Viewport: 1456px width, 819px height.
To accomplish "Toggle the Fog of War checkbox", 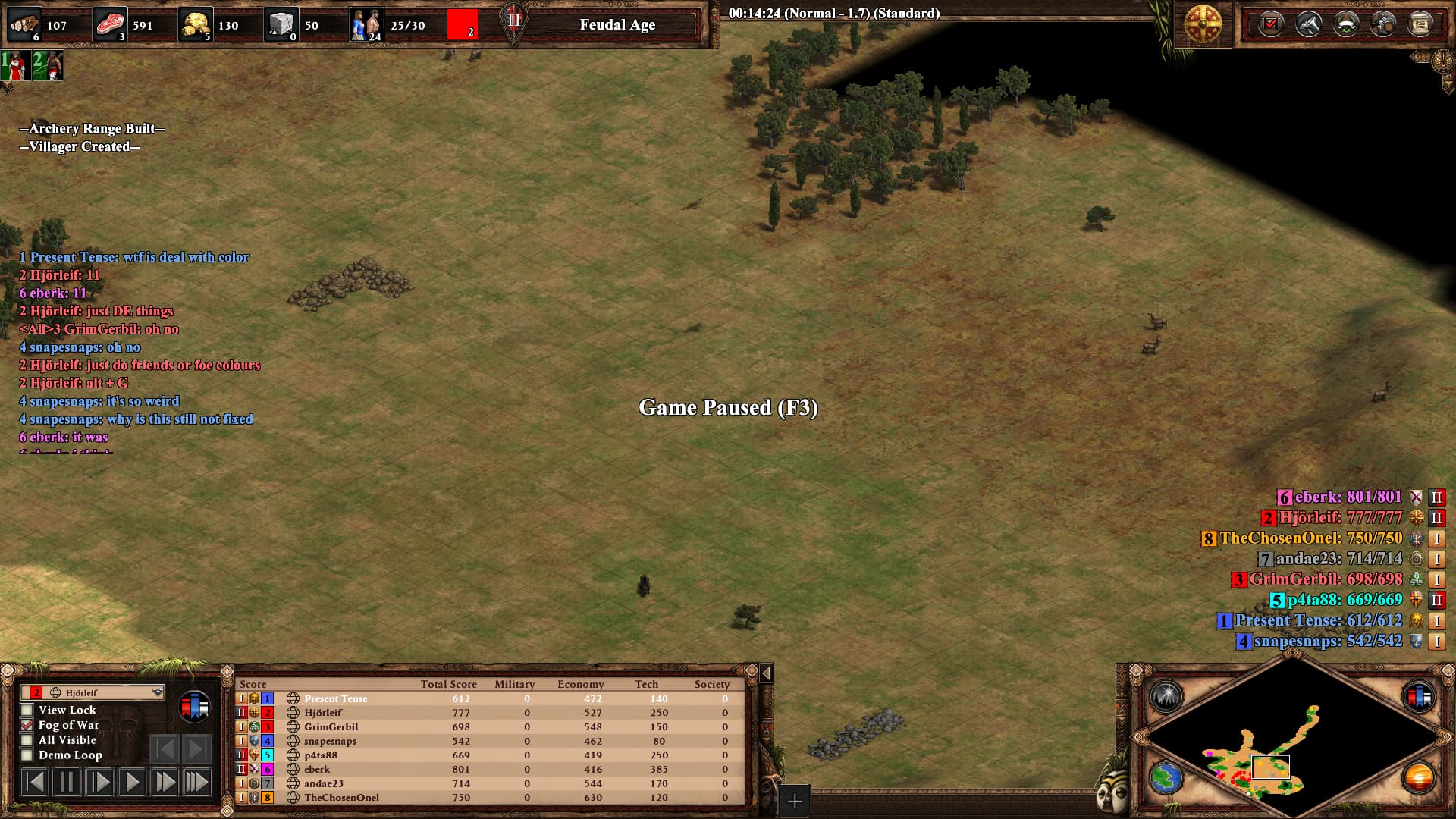I will (27, 725).
